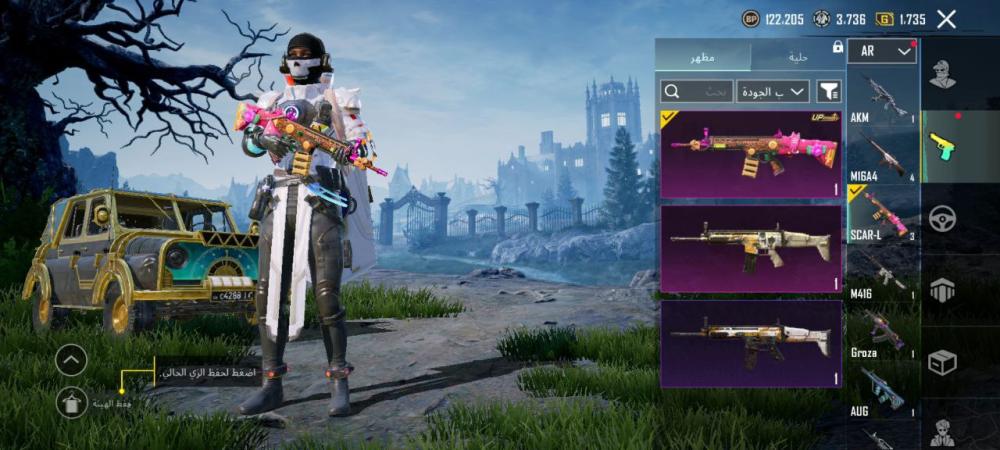Close the inventory screen with the X
The width and height of the screenshot is (1000, 450).
(946, 19)
